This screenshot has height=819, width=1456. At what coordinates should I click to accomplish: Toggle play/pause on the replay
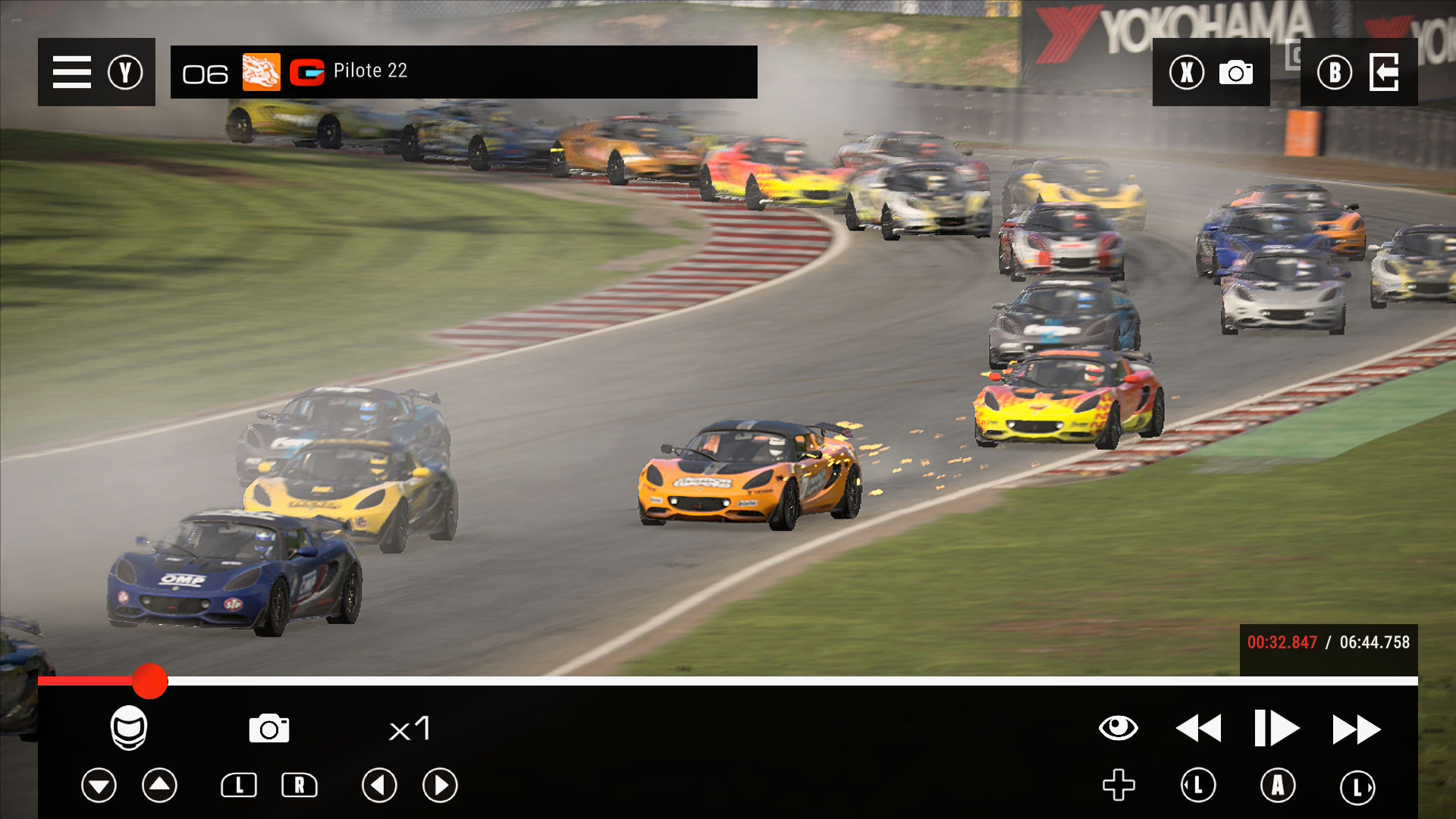click(1277, 729)
